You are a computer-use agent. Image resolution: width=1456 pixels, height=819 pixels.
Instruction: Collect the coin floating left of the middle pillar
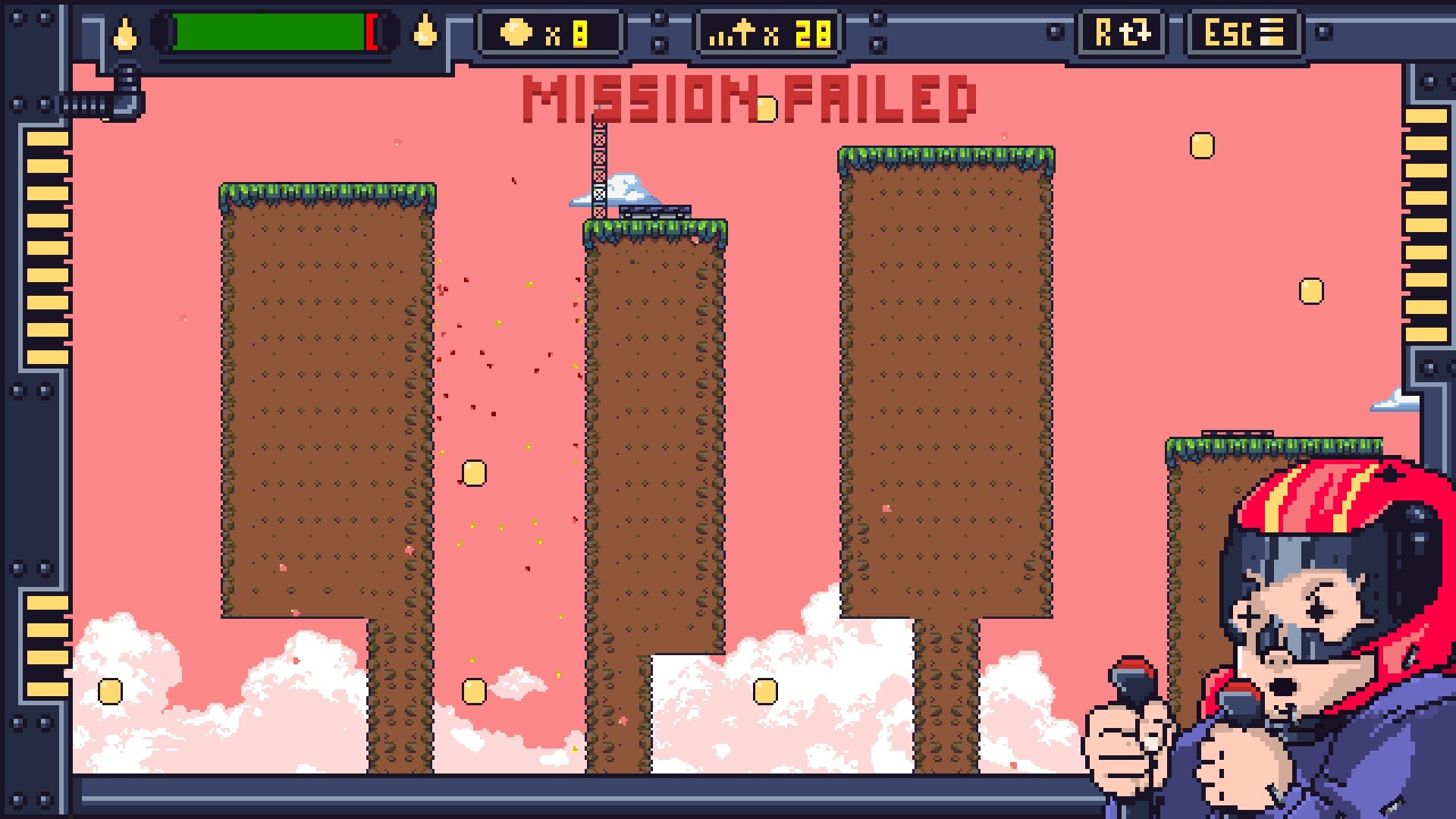(x=475, y=473)
